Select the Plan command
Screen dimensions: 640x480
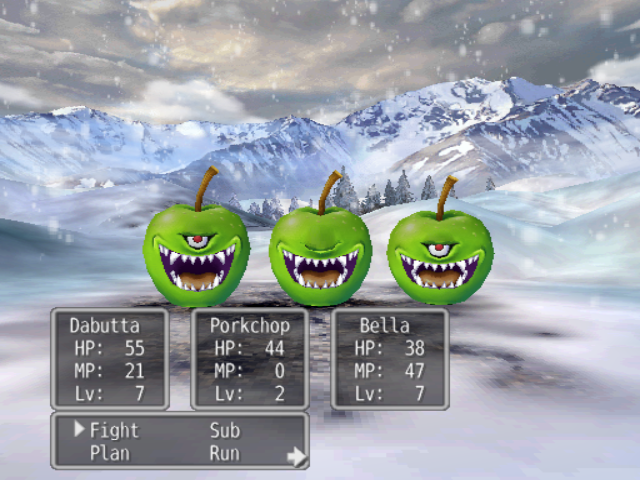[x=110, y=453]
